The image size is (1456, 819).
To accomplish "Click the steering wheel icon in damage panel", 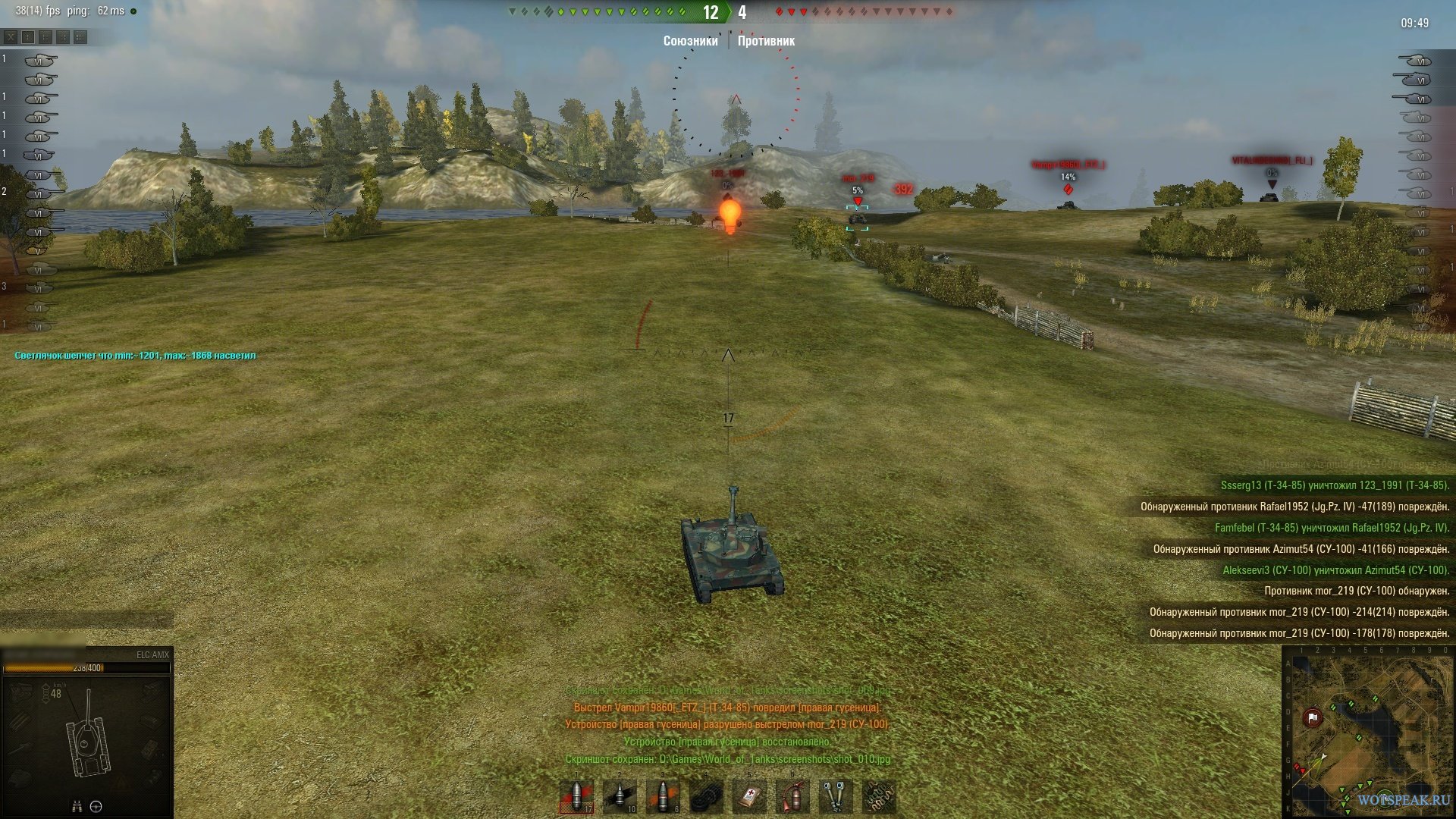I will pyautogui.click(x=96, y=806).
